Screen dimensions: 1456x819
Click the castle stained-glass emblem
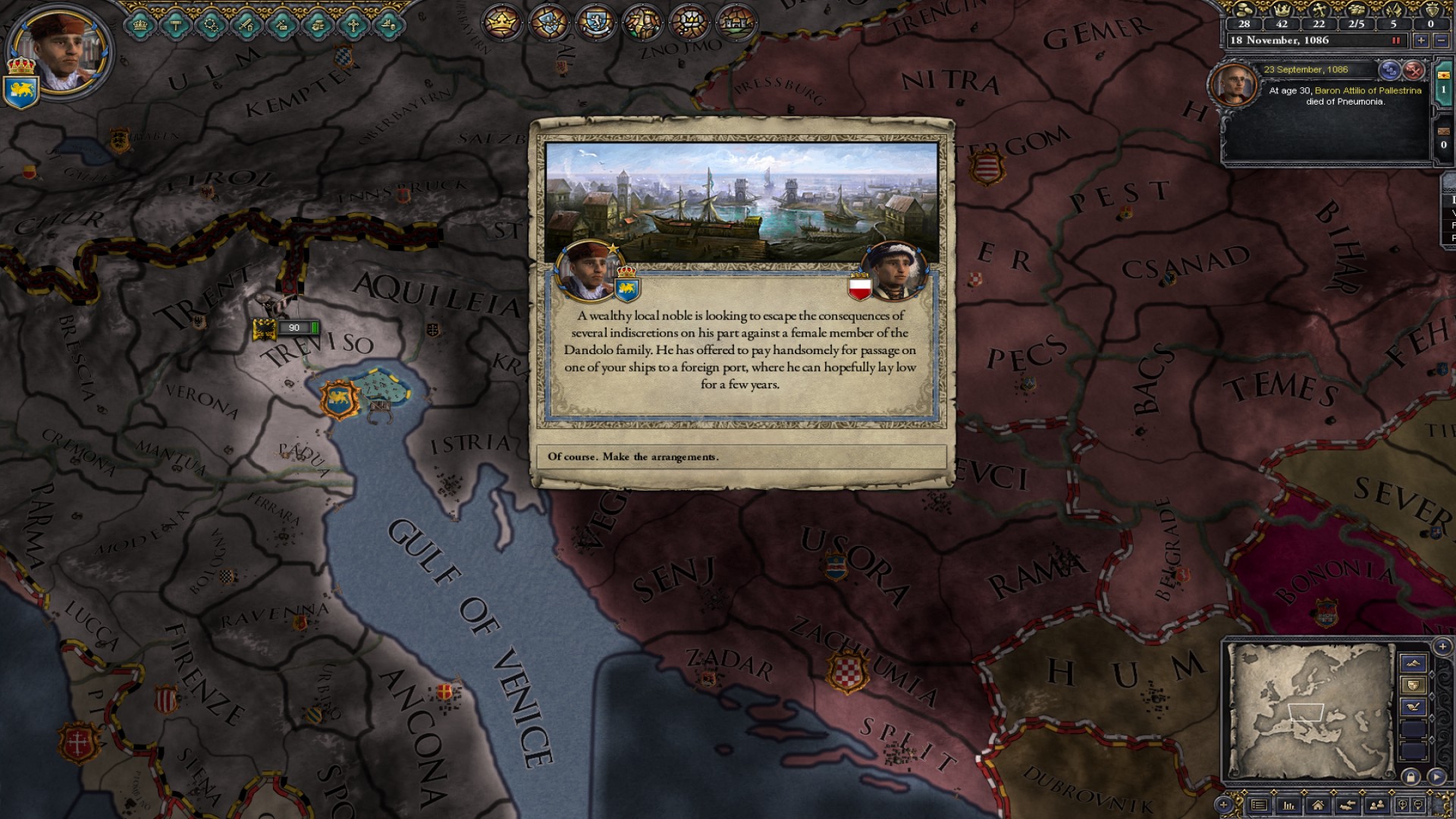[734, 23]
